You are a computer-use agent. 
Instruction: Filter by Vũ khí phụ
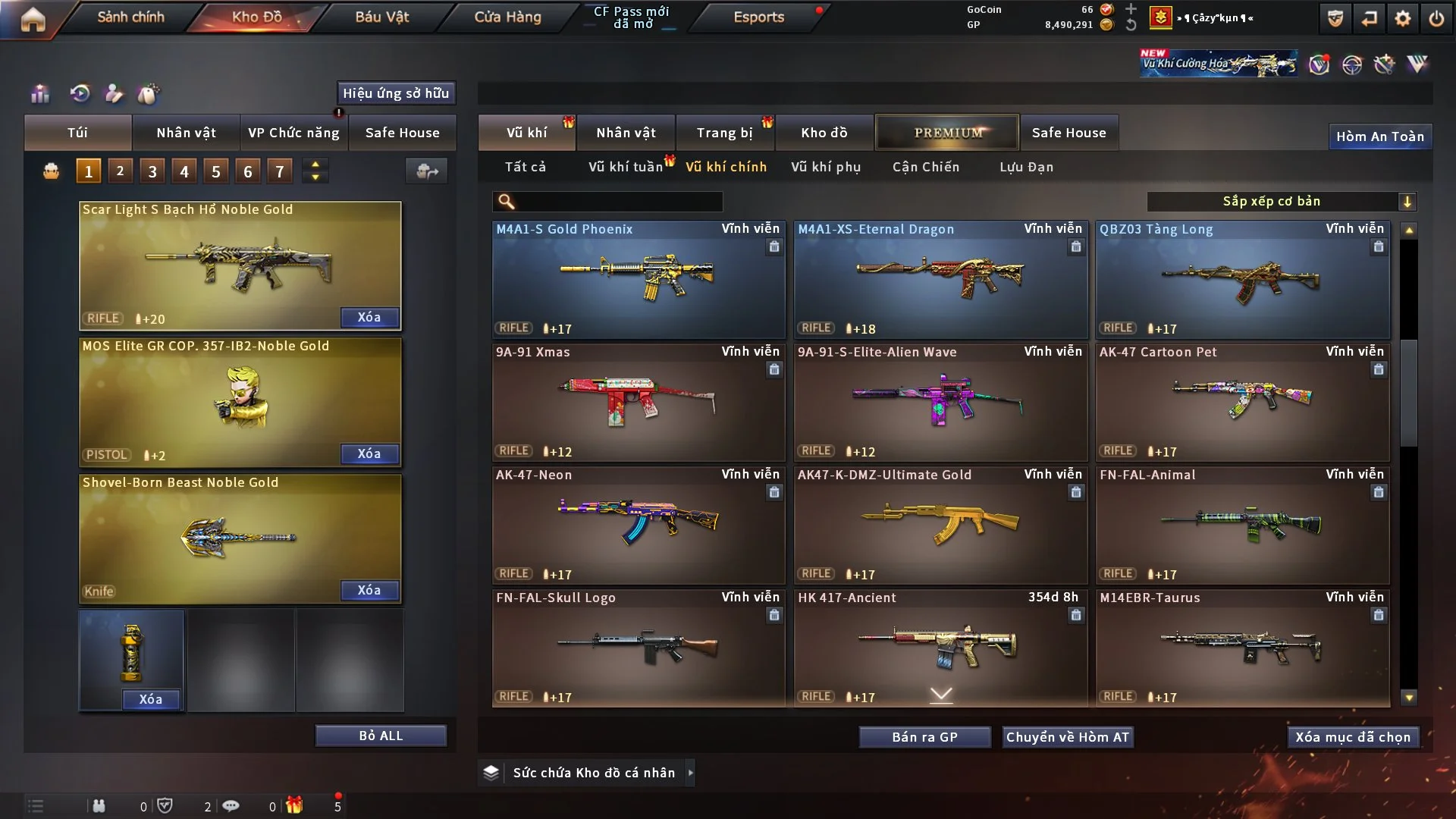[x=826, y=167]
